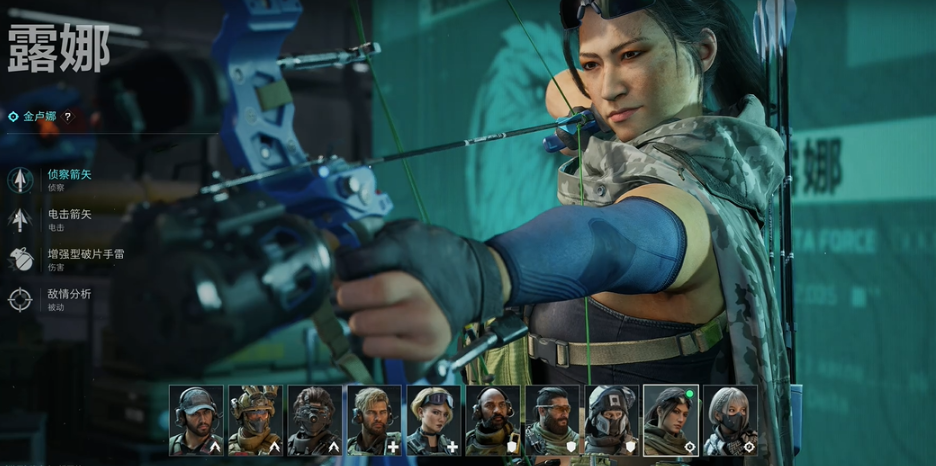Select Luna's highlighted portrait with green dot
This screenshot has width=936, height=466.
[670, 421]
